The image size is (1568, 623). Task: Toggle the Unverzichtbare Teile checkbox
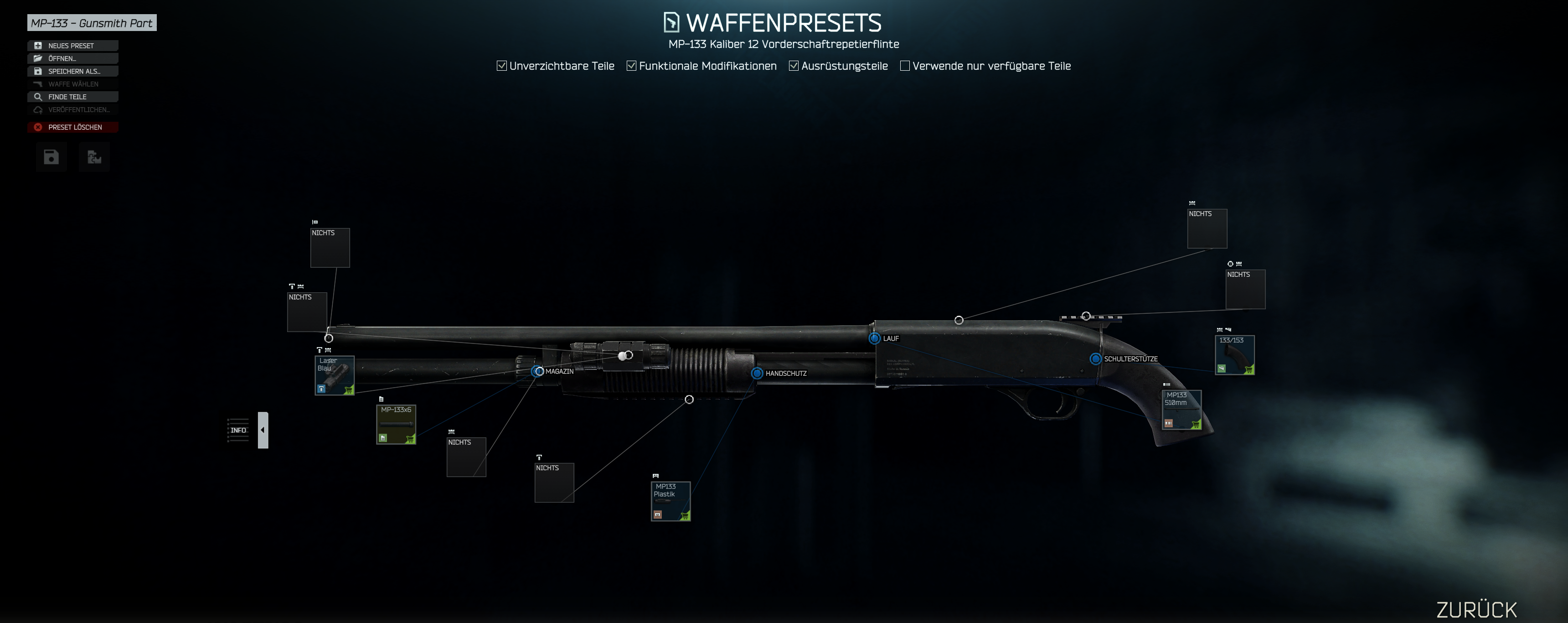point(501,66)
